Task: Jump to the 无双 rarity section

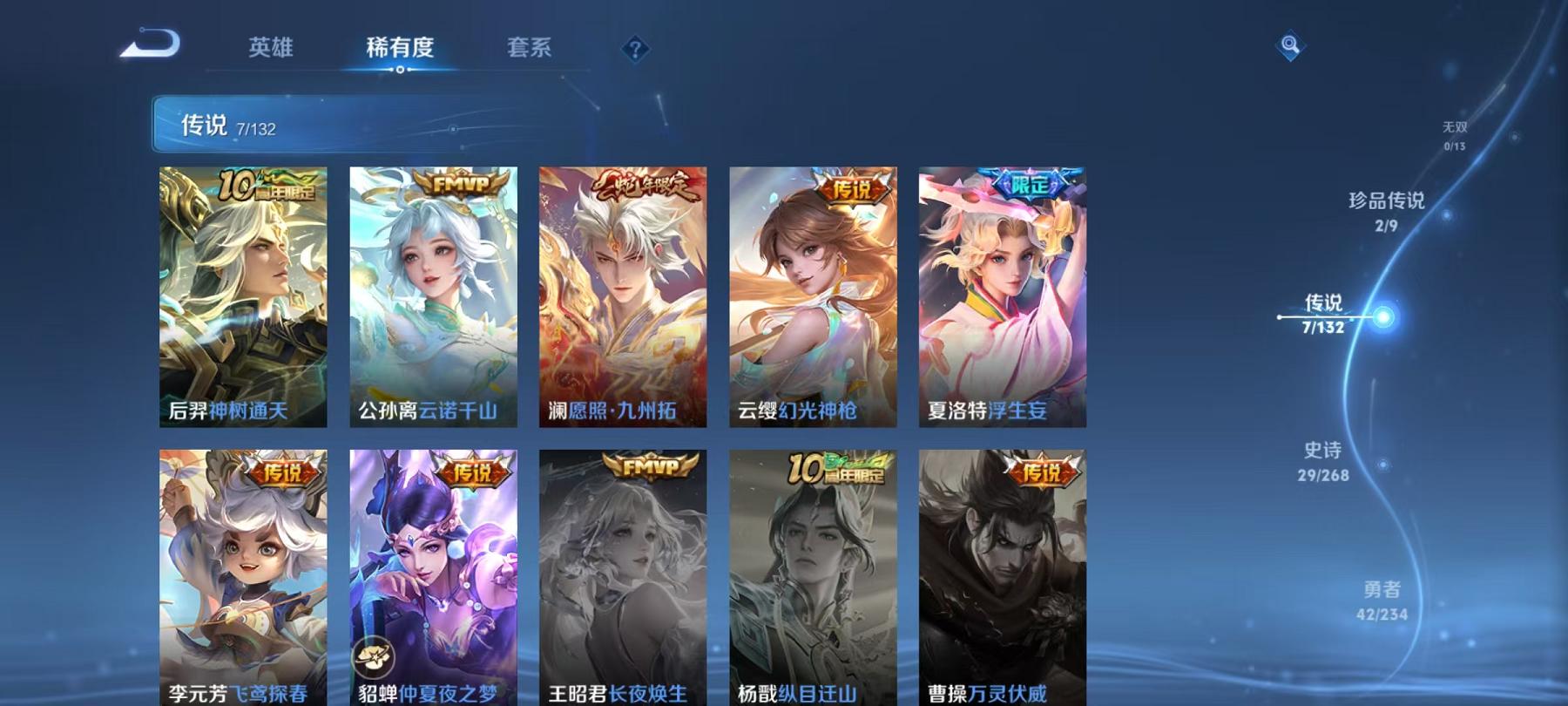Action: [1456, 131]
